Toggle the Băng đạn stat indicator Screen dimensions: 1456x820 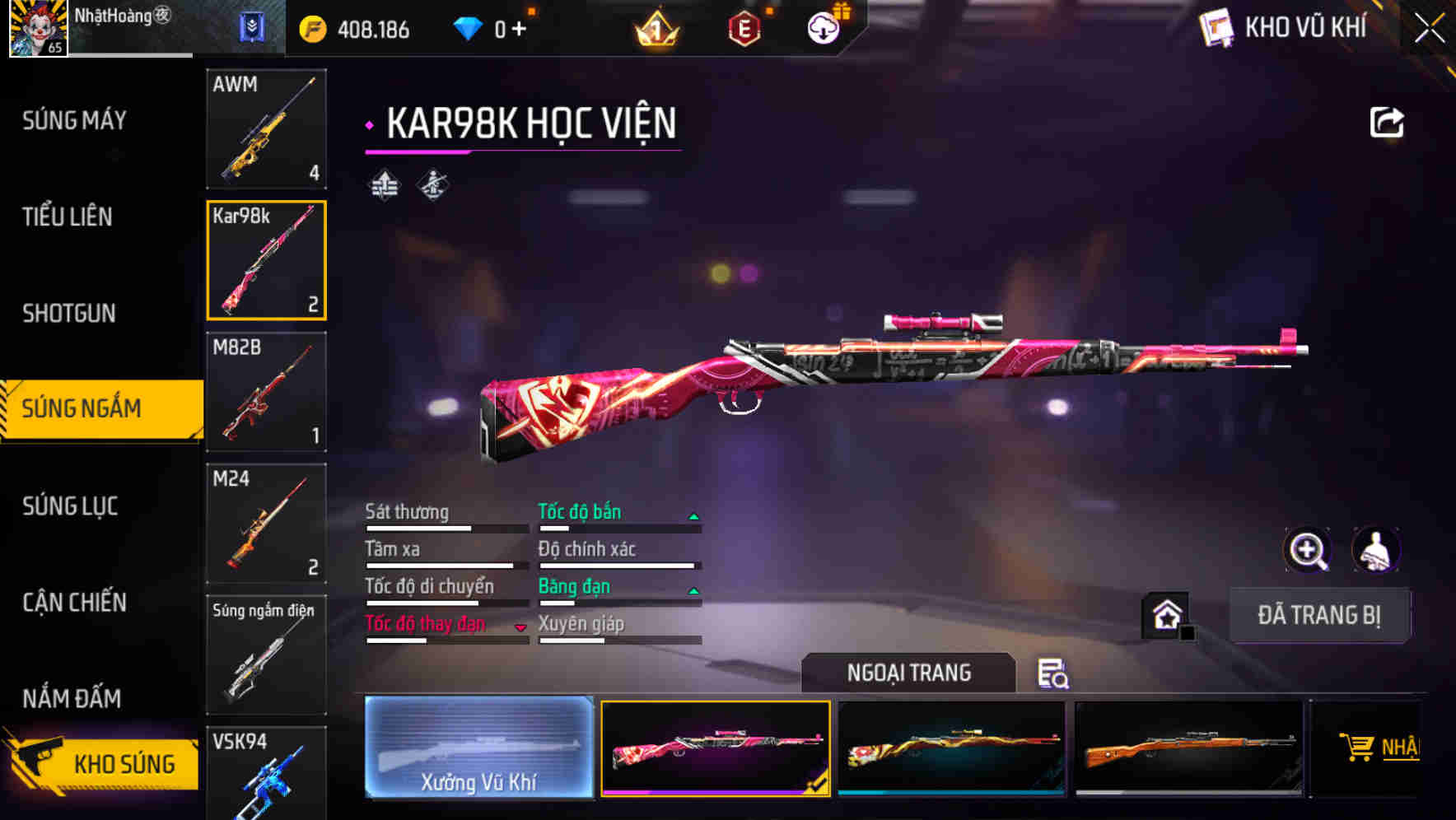click(x=694, y=589)
